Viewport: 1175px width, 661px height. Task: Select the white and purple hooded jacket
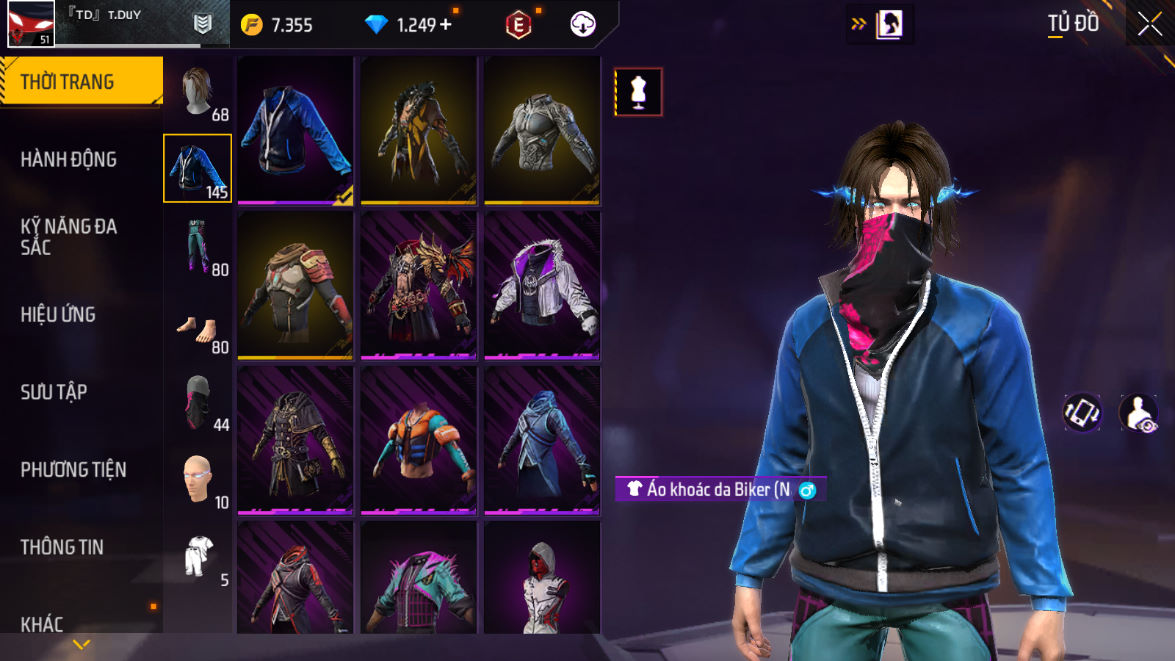pyautogui.click(x=542, y=286)
